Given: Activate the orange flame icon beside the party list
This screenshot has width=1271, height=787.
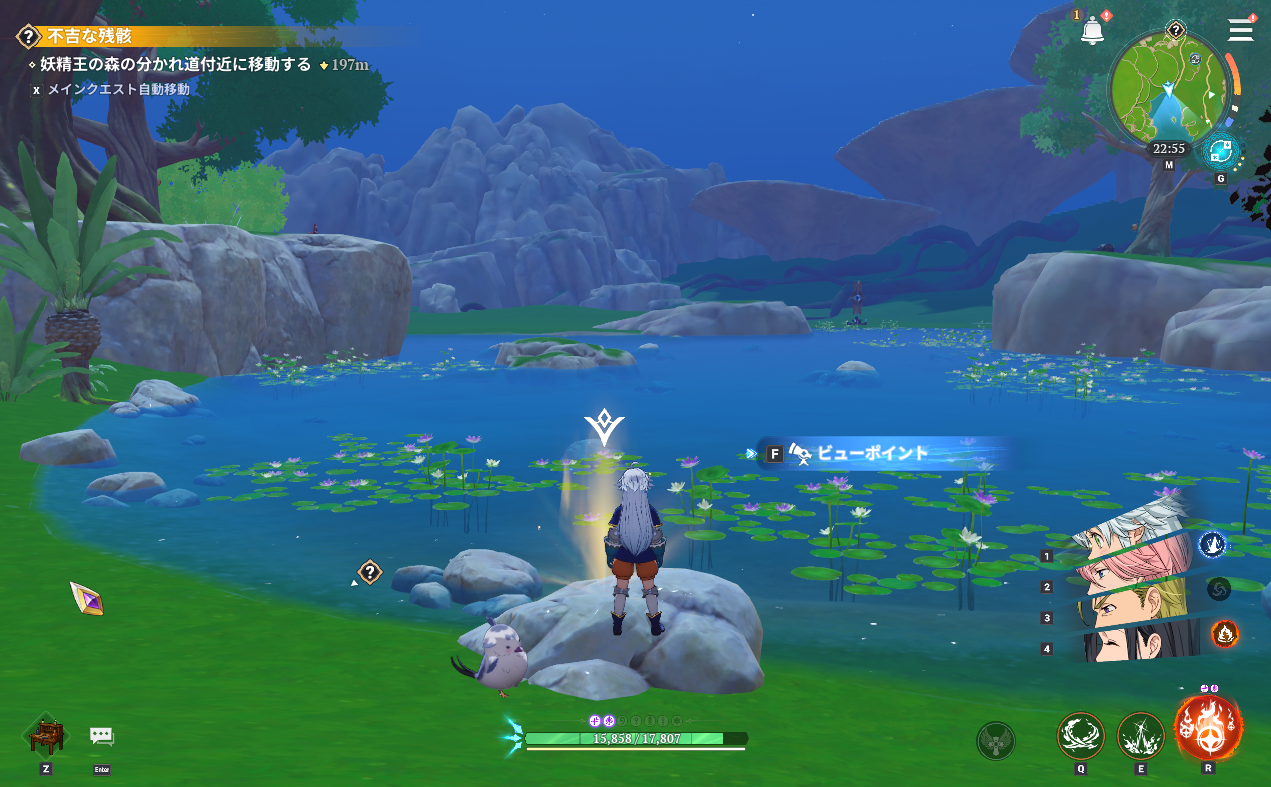Looking at the screenshot, I should coord(1224,633).
